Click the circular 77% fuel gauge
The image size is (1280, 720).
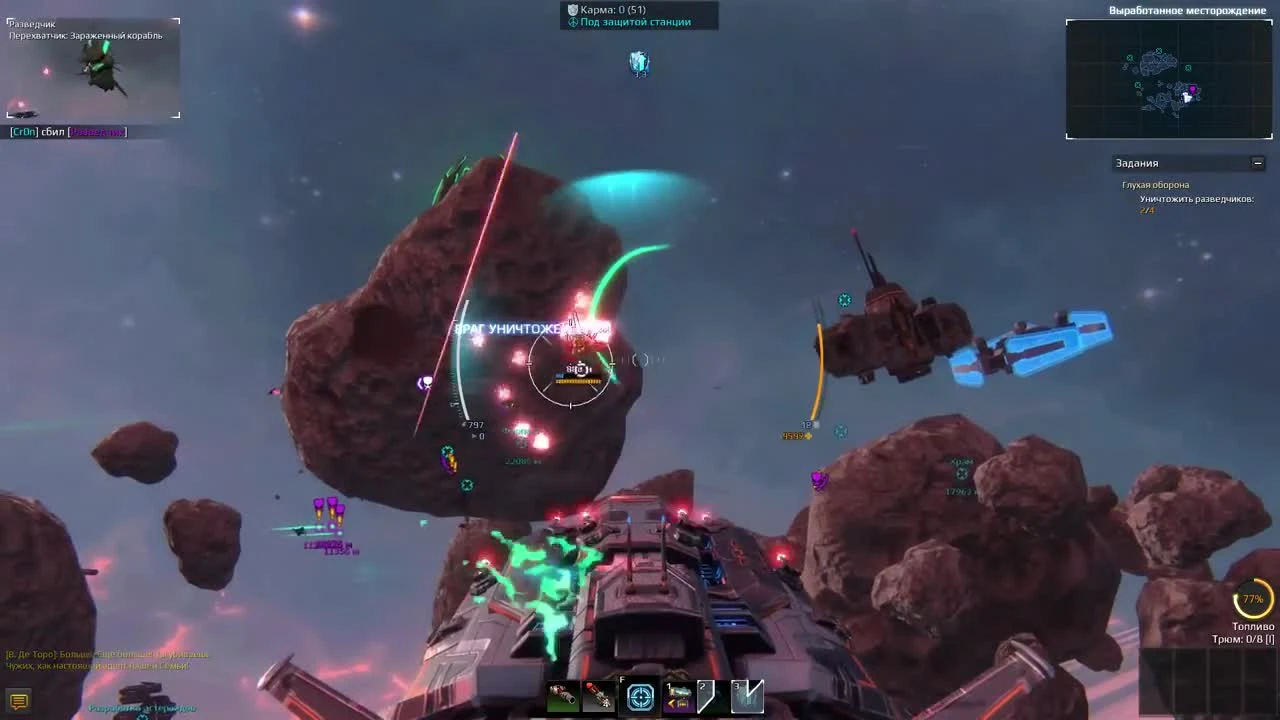tap(1252, 598)
